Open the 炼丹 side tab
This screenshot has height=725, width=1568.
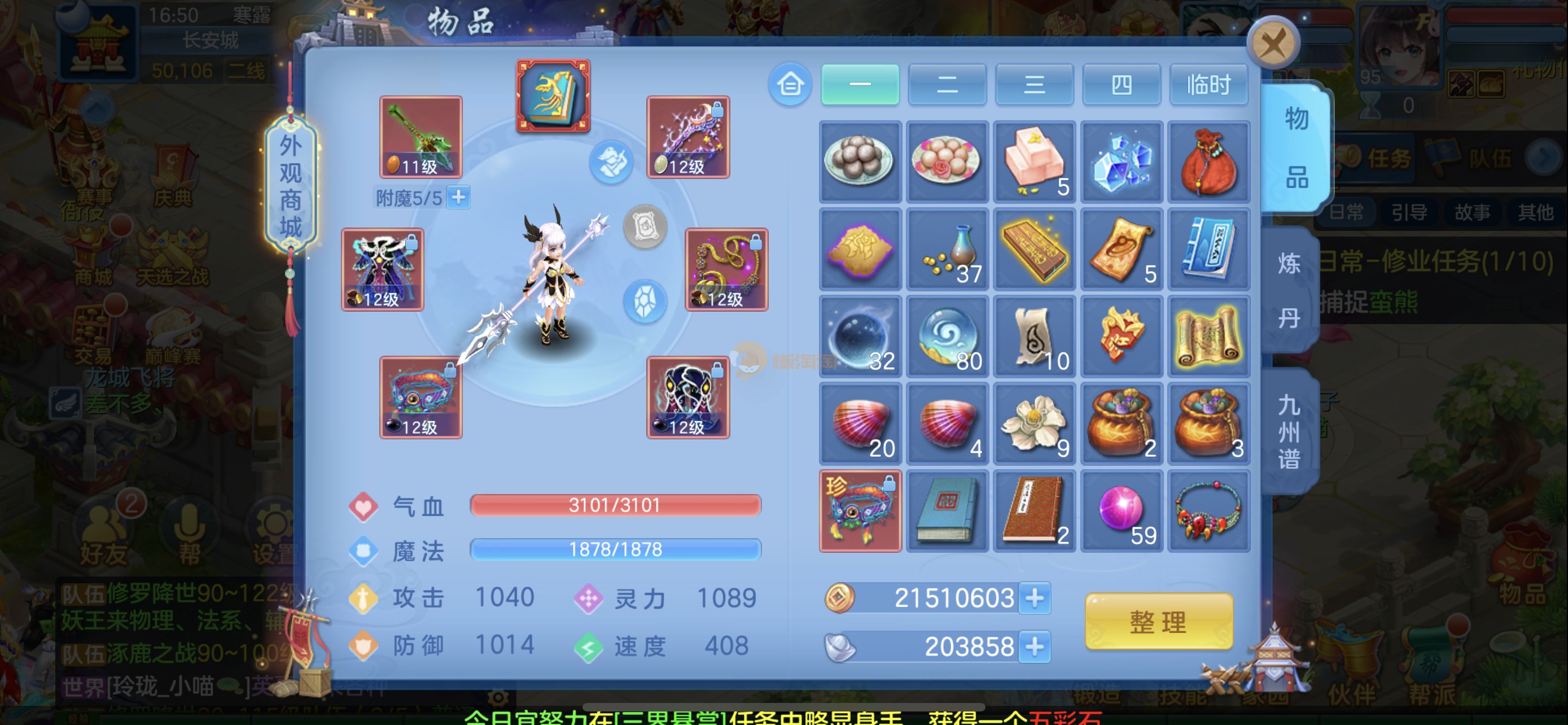[x=1289, y=290]
